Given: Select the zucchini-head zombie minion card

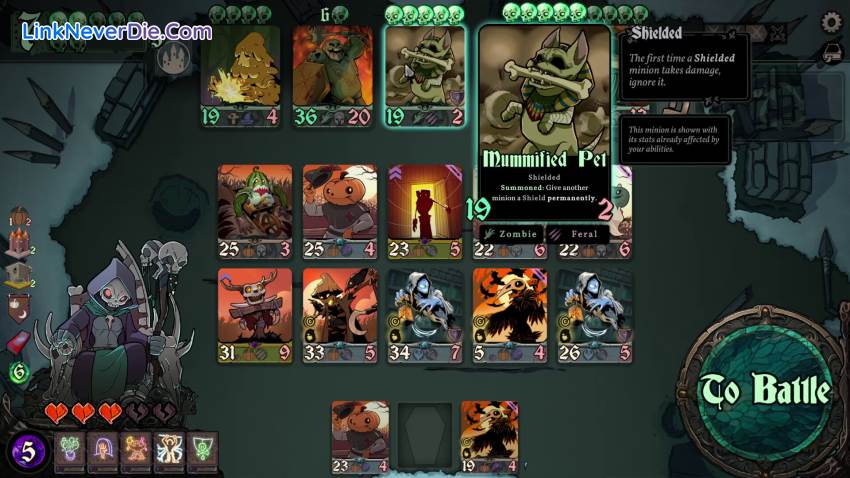Looking at the screenshot, I should coord(255,211).
